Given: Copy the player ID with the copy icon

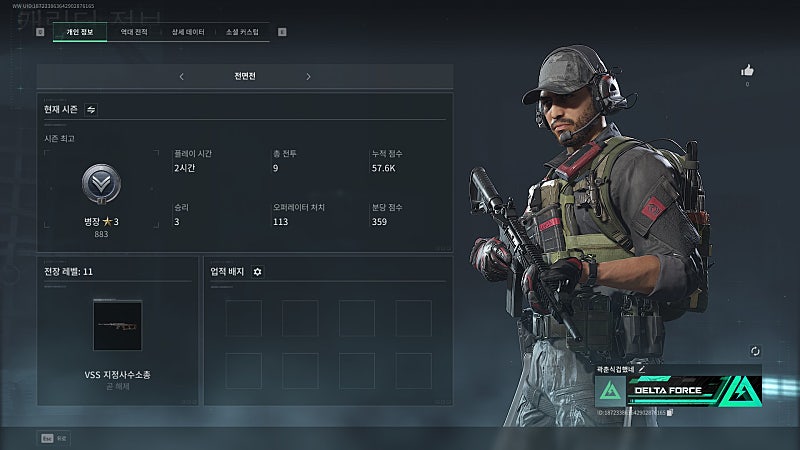Looking at the screenshot, I should tap(670, 412).
